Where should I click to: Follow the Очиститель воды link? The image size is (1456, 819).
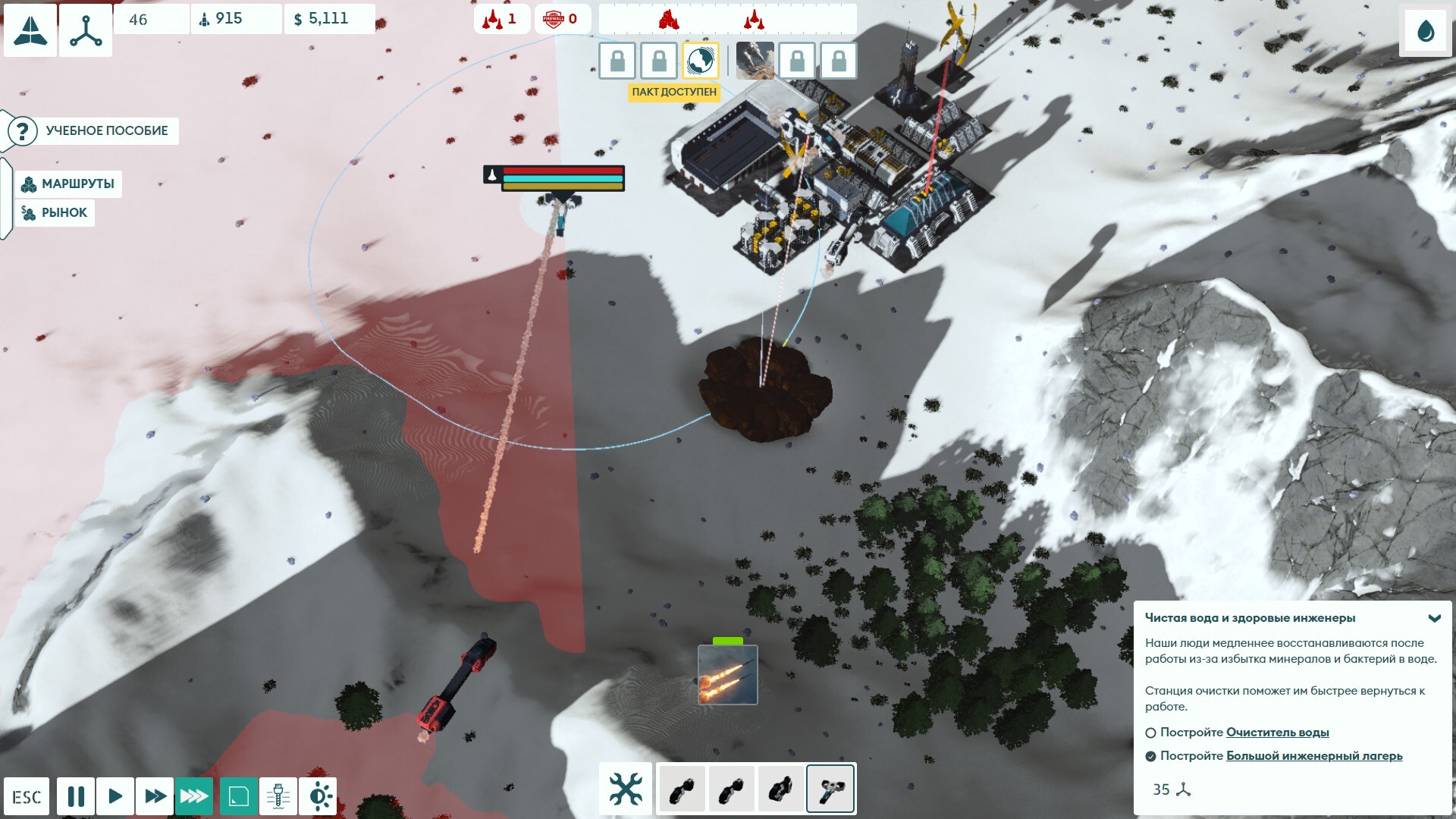[1277, 733]
